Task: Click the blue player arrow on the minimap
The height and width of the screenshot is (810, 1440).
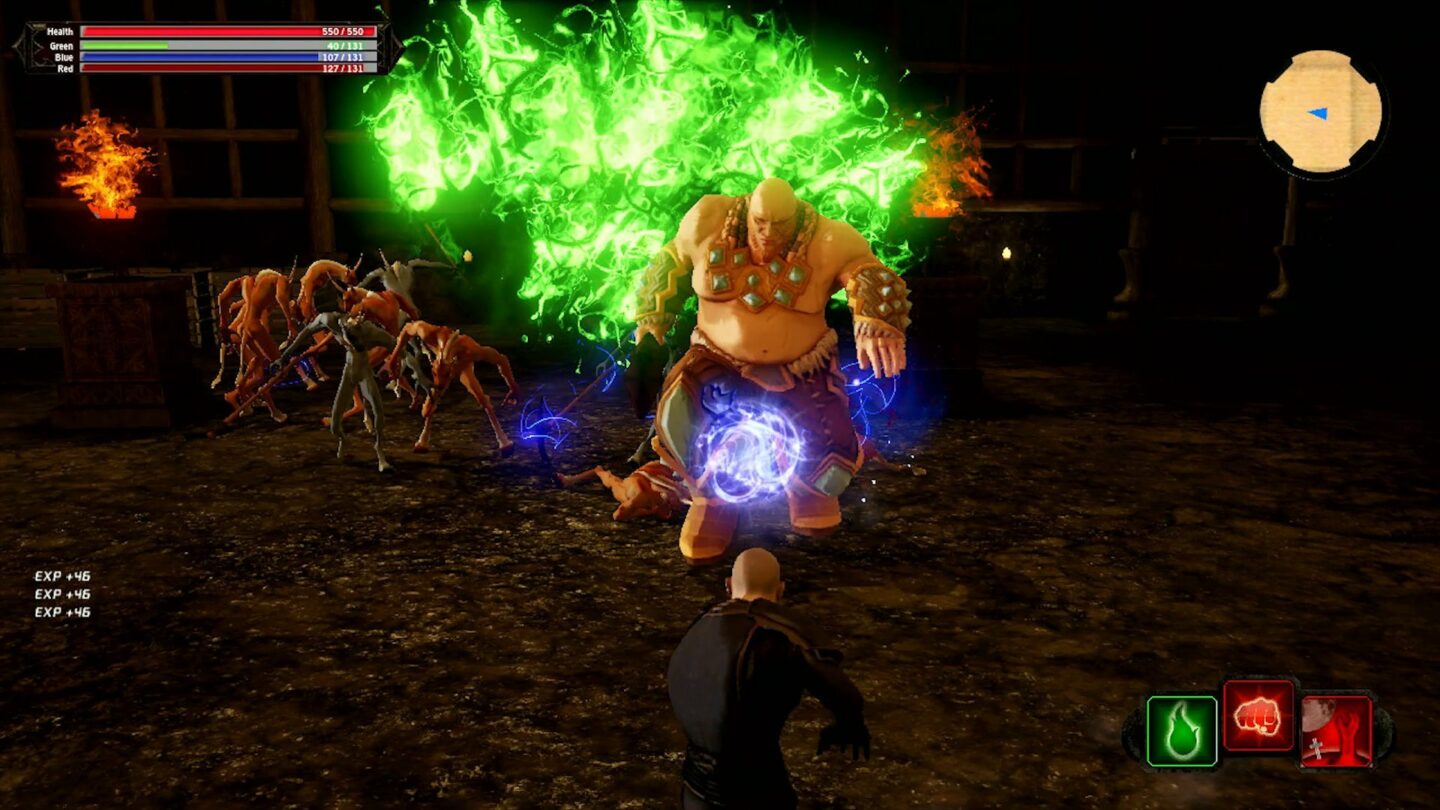Action: tap(1320, 113)
